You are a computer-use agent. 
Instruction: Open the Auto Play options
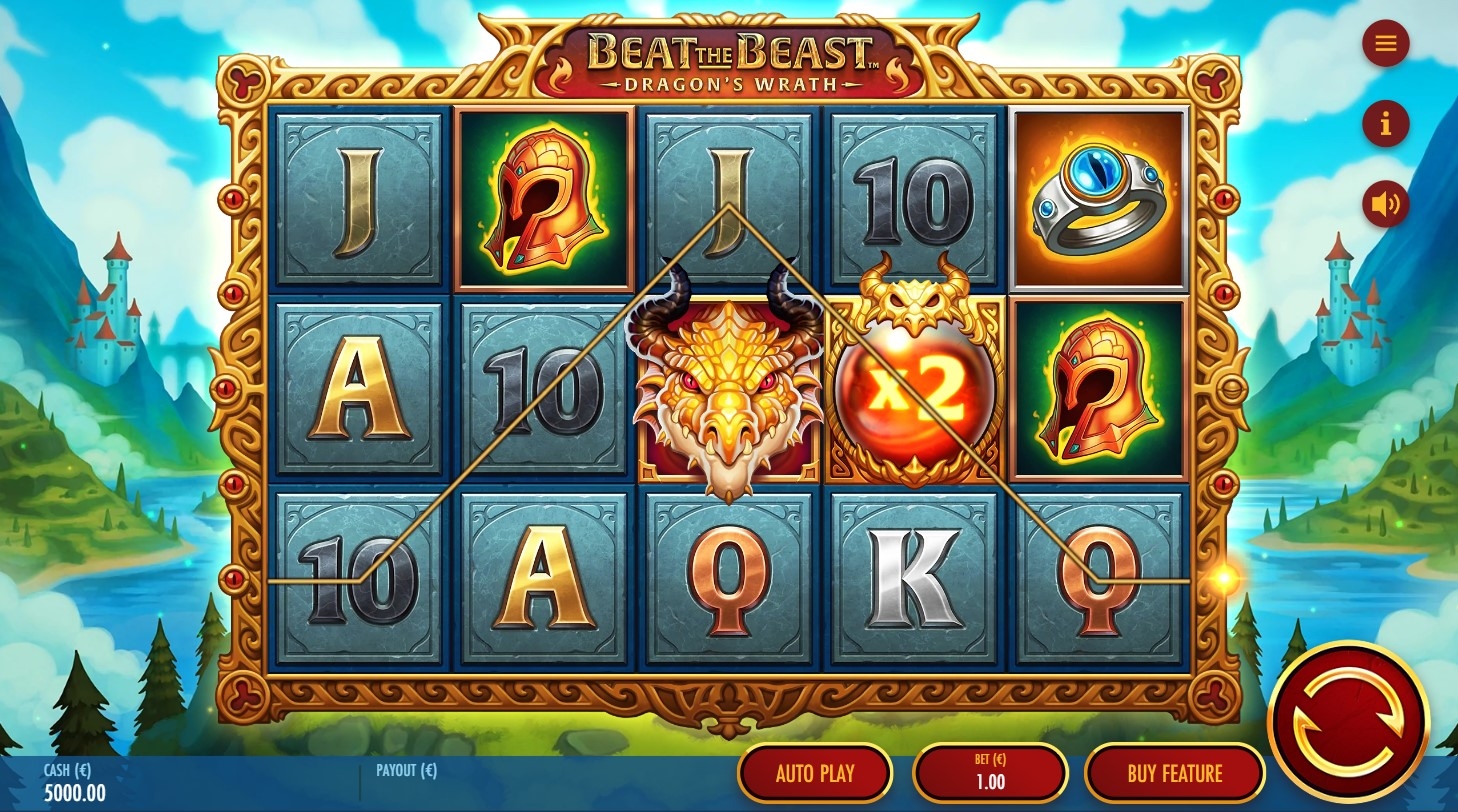(x=815, y=773)
